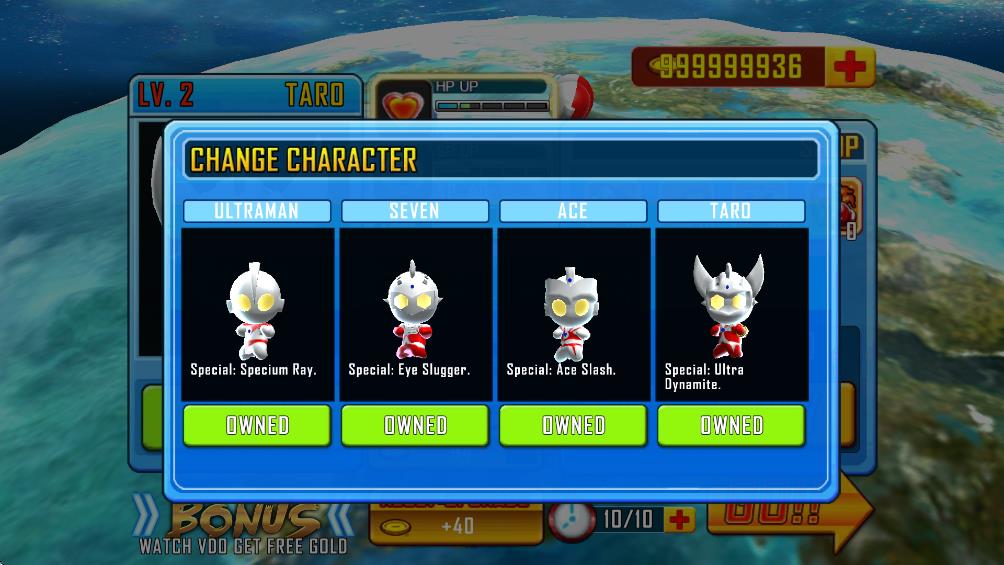Click the OWNED button under Taro
The image size is (1004, 565).
[x=731, y=425]
